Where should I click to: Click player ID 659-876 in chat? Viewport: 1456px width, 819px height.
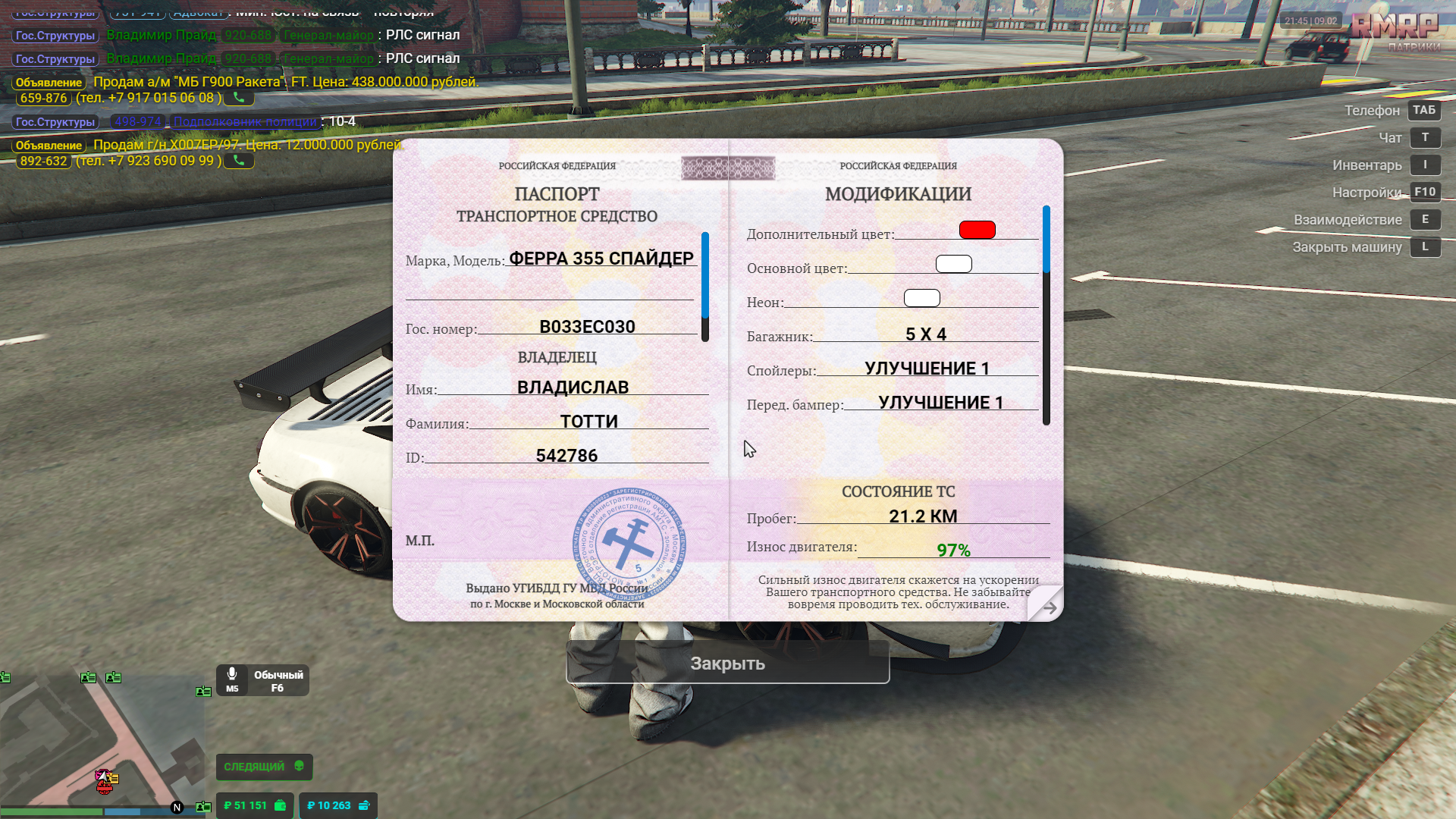[x=43, y=98]
